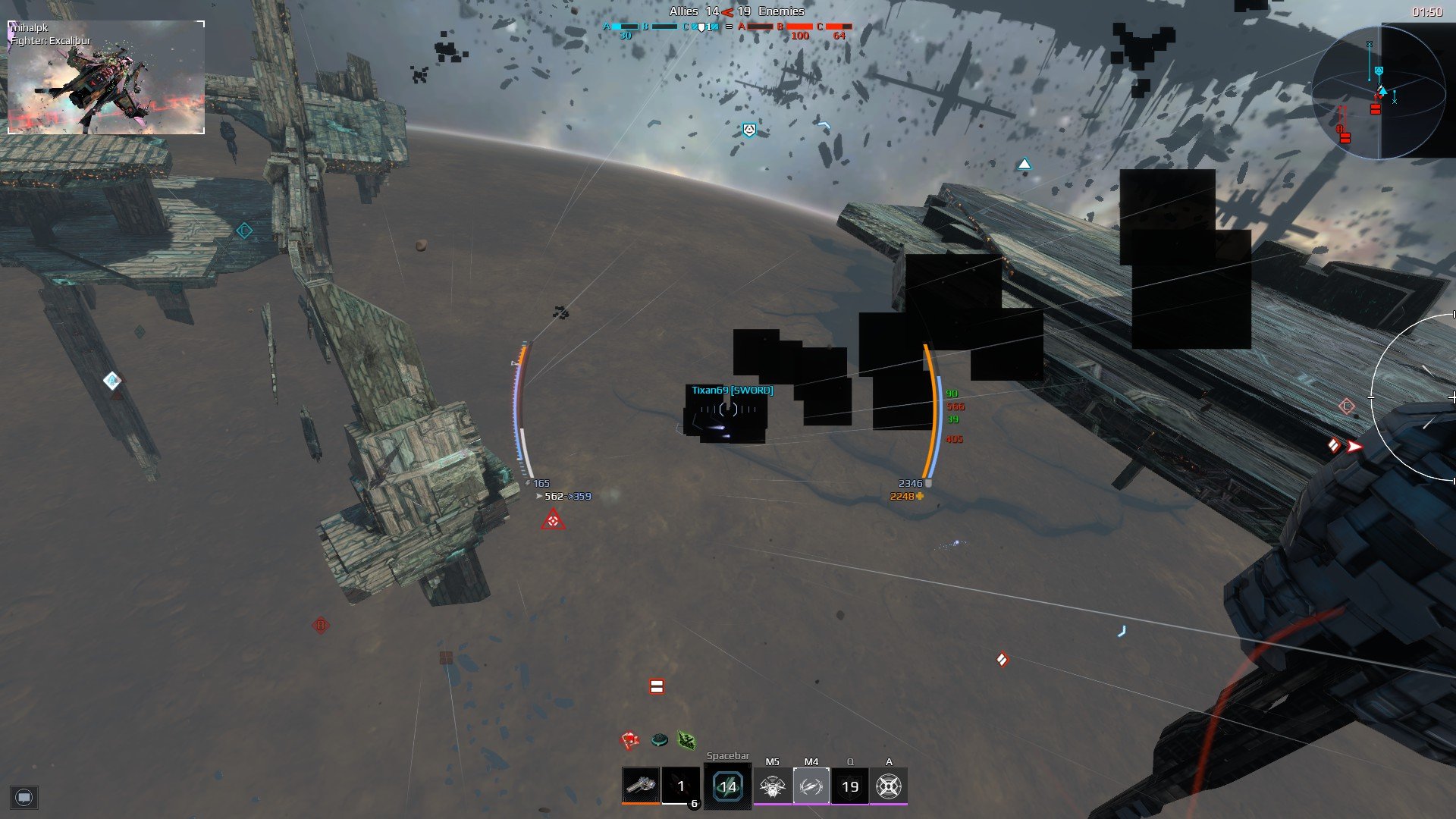Activate the A crossed-circle module
The height and width of the screenshot is (819, 1456).
(889, 786)
